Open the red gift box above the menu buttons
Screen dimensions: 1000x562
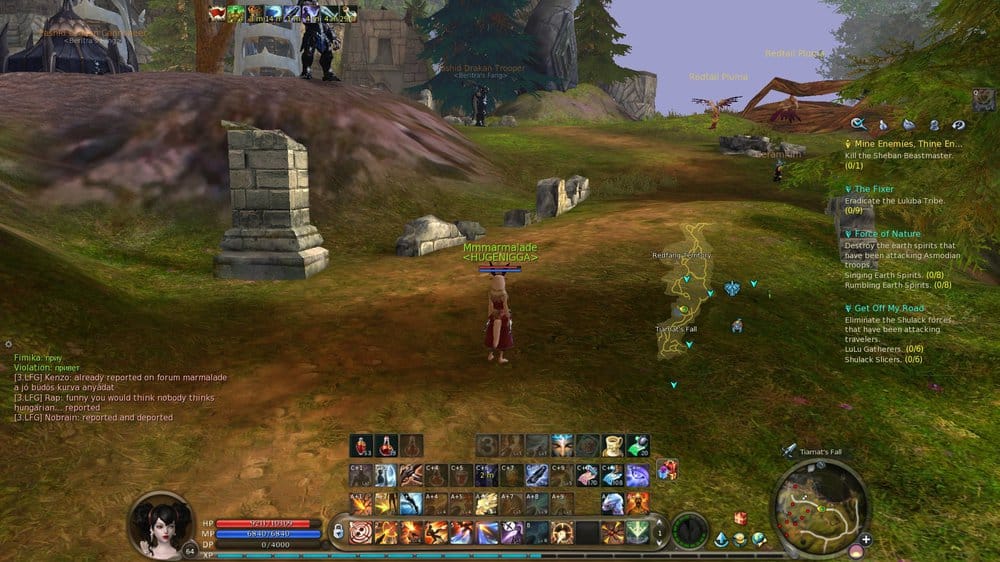(740, 518)
